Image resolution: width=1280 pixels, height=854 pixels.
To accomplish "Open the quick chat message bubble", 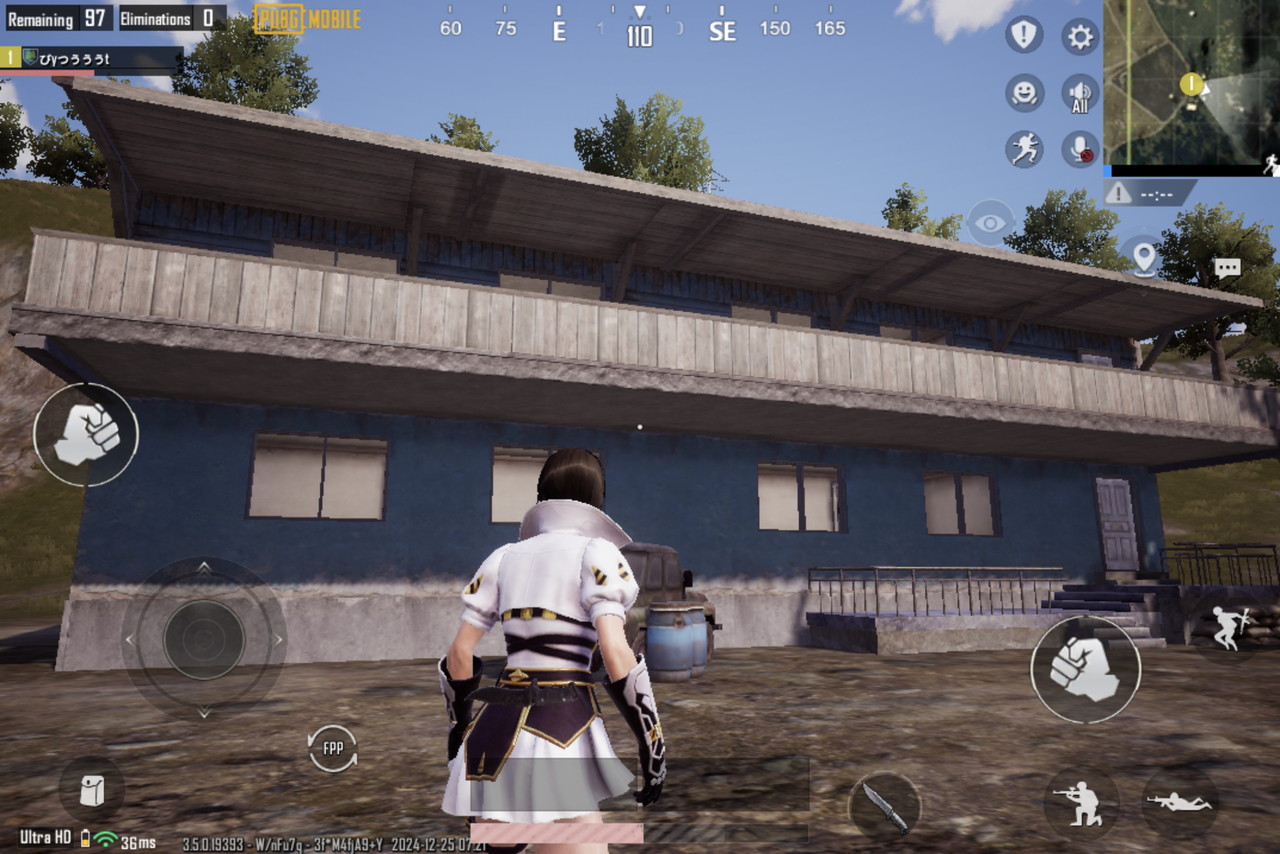I will [x=1227, y=268].
